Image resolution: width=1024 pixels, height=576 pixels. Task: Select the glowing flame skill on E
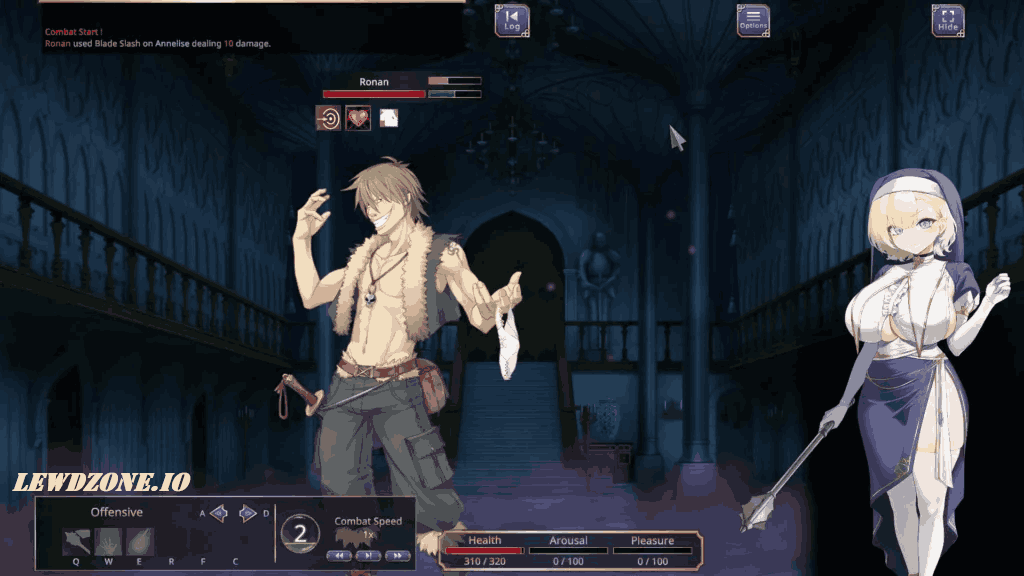(x=140, y=542)
